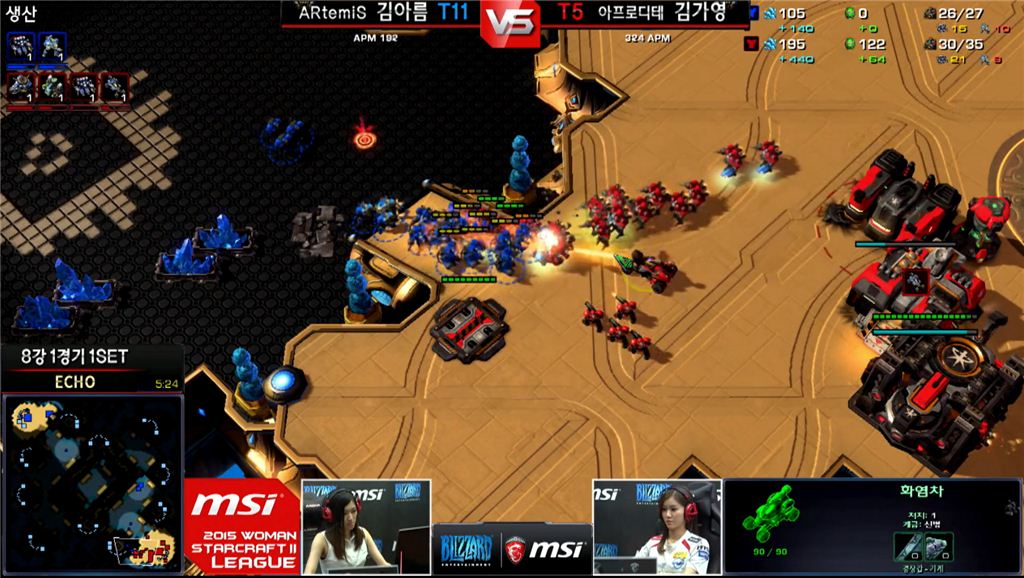1024x578 pixels.
Task: Select the blue team's first production icon
Action: (x=20, y=47)
